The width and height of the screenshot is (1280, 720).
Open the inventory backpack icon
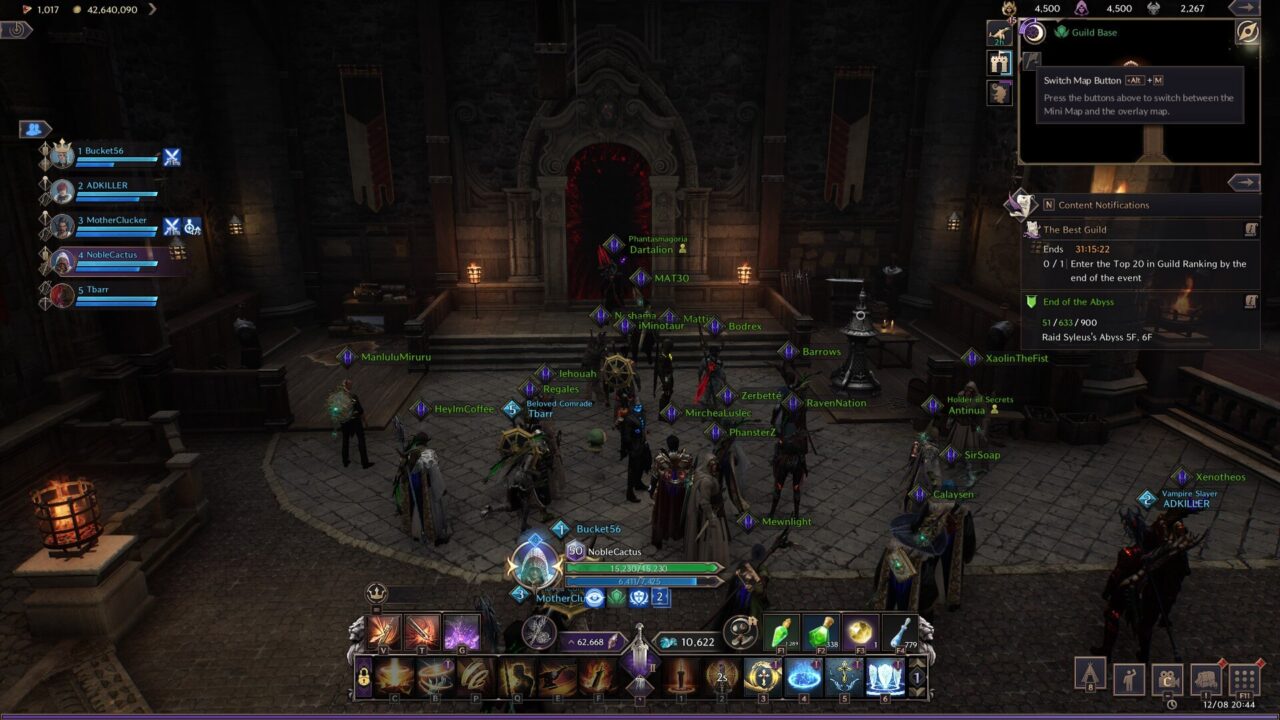click(x=1206, y=679)
